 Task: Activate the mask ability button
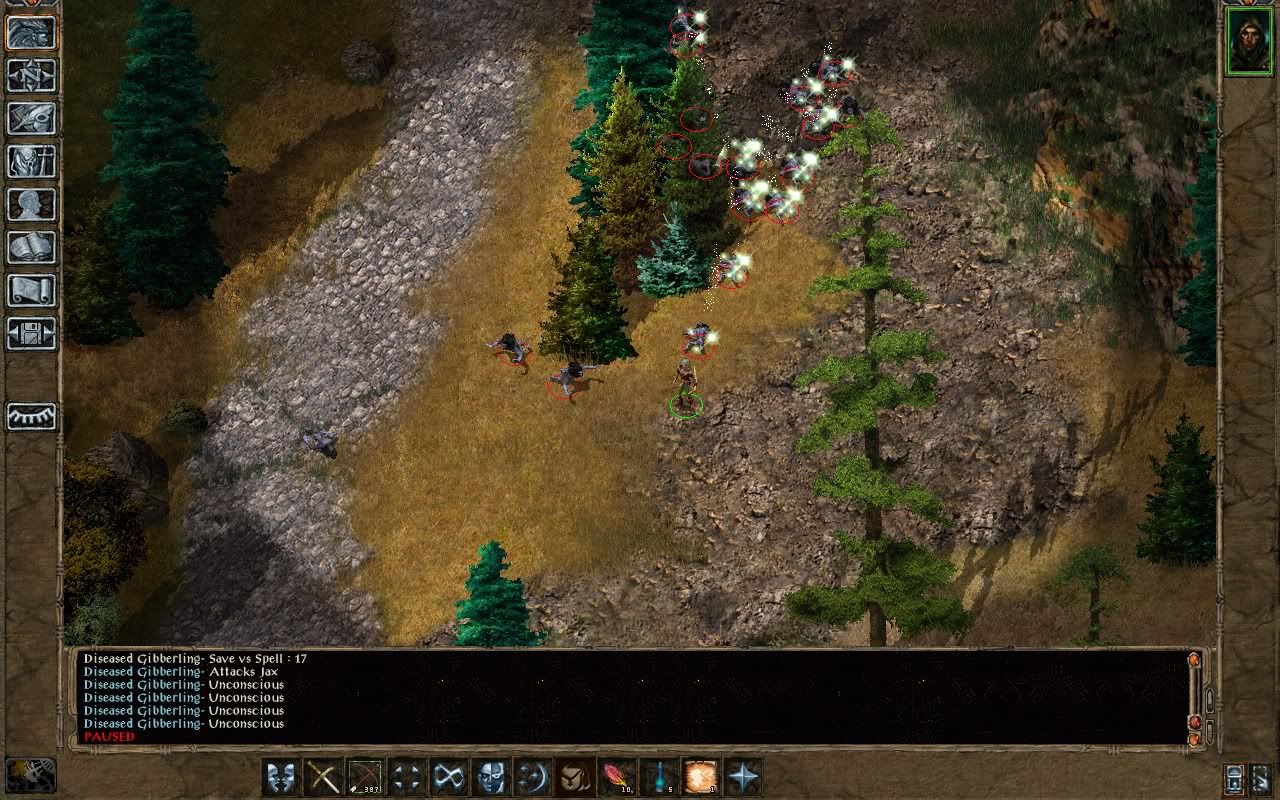(490, 777)
